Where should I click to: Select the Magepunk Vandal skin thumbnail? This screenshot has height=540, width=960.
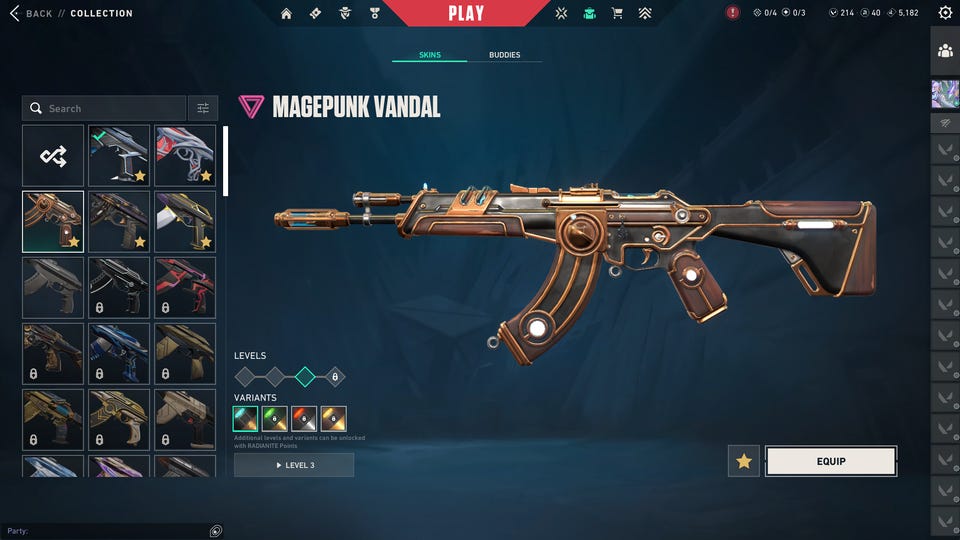(53, 221)
